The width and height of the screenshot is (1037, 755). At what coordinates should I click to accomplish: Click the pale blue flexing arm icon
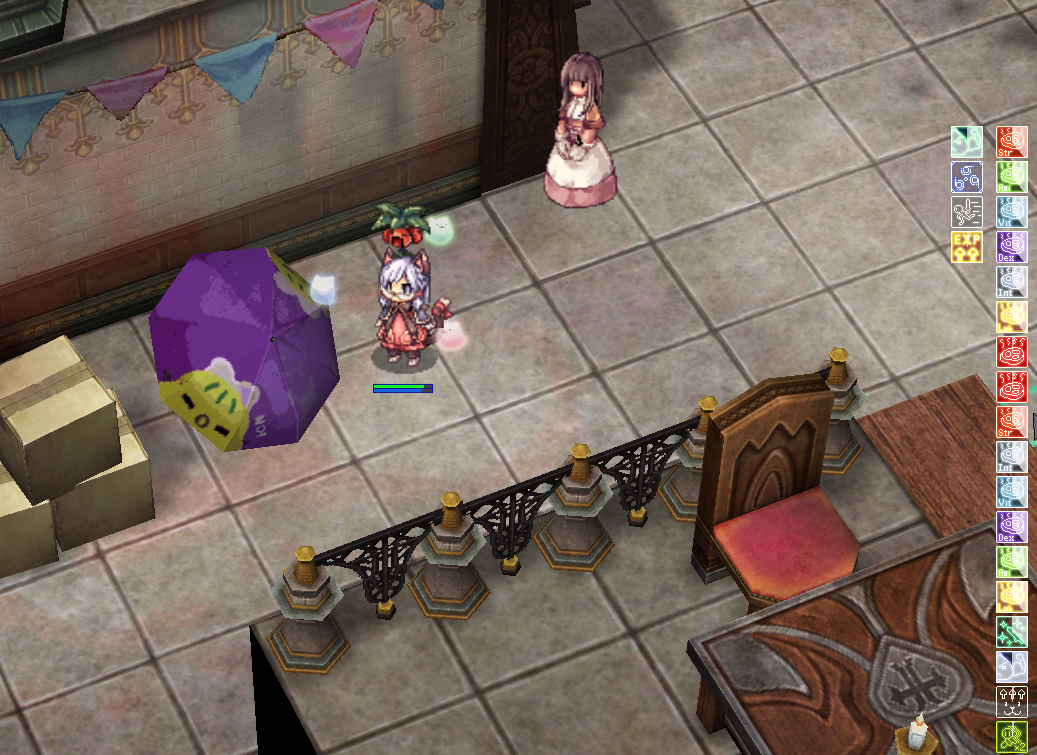(x=1012, y=667)
